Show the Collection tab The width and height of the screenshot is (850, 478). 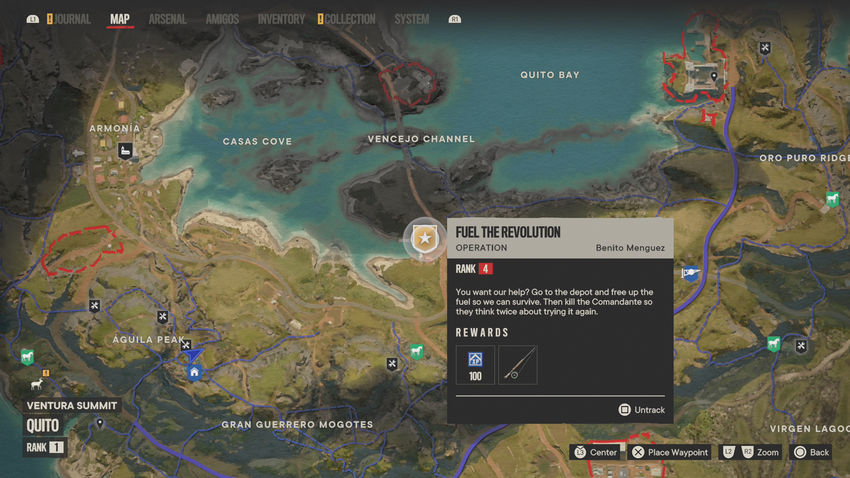350,19
